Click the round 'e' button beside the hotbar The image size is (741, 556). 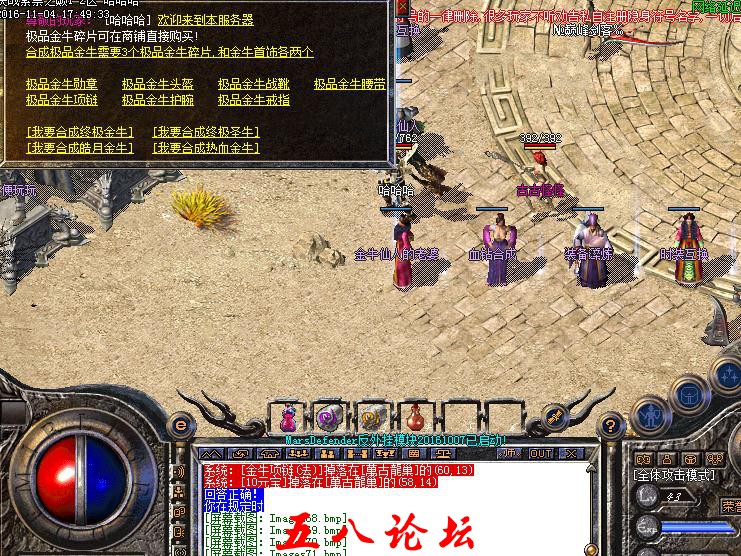pyautogui.click(x=181, y=424)
